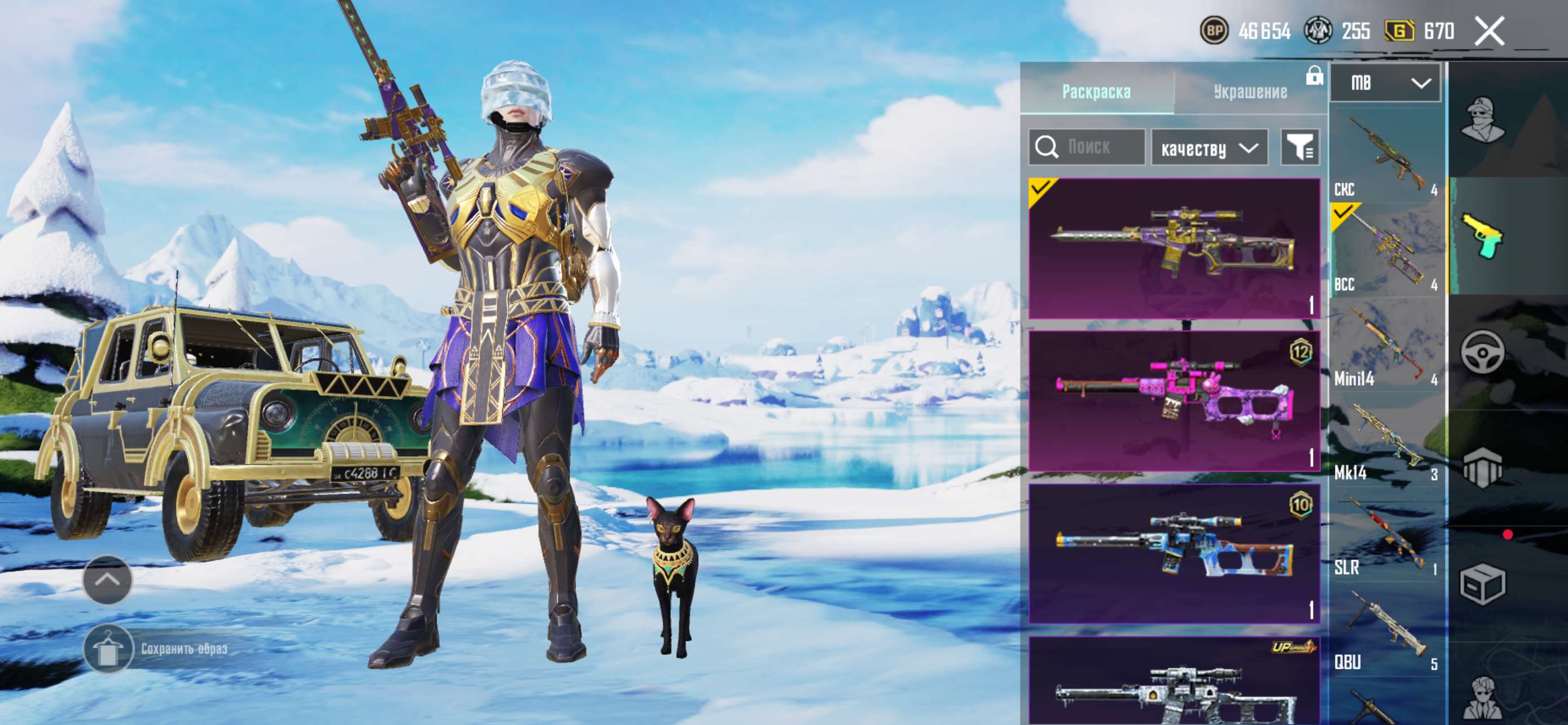This screenshot has height=725, width=1568.
Task: Expand the up-arrow circle button
Action: [x=107, y=579]
